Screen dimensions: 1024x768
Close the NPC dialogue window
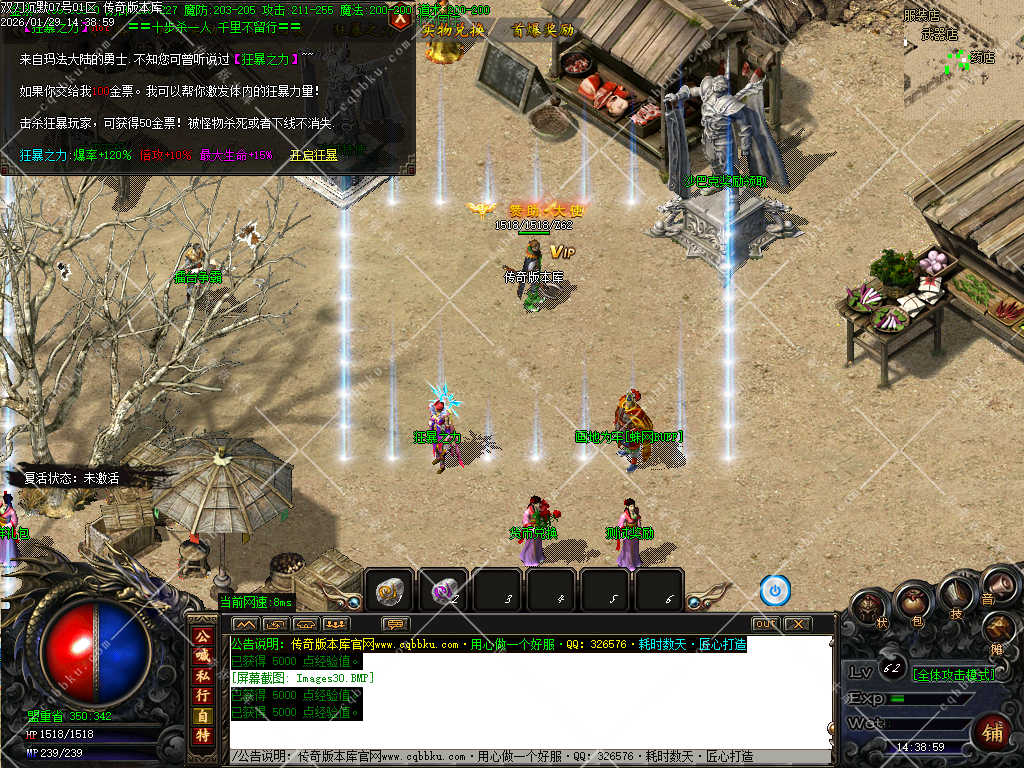pyautogui.click(x=401, y=17)
